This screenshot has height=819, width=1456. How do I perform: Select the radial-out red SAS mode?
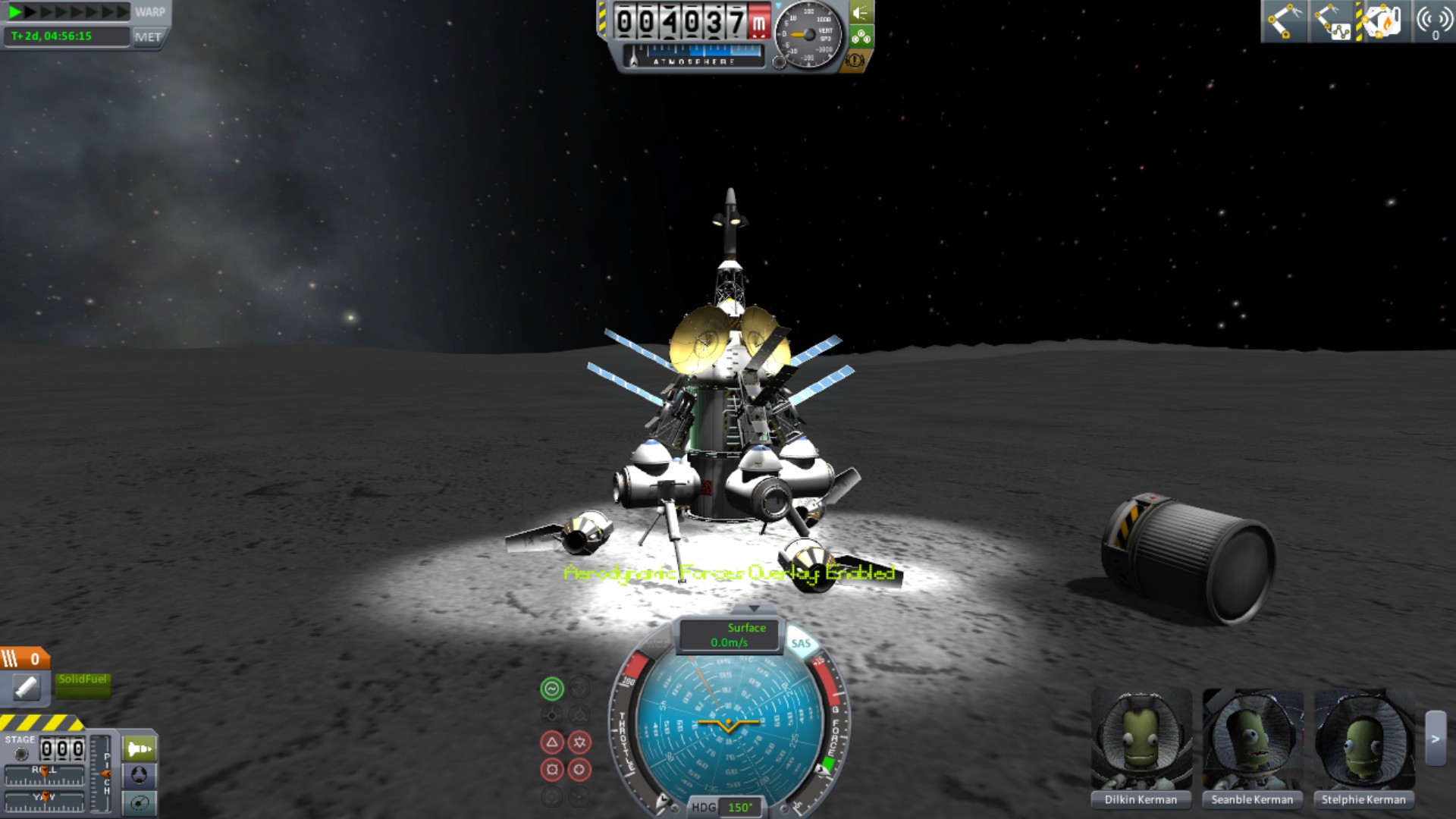[x=552, y=770]
